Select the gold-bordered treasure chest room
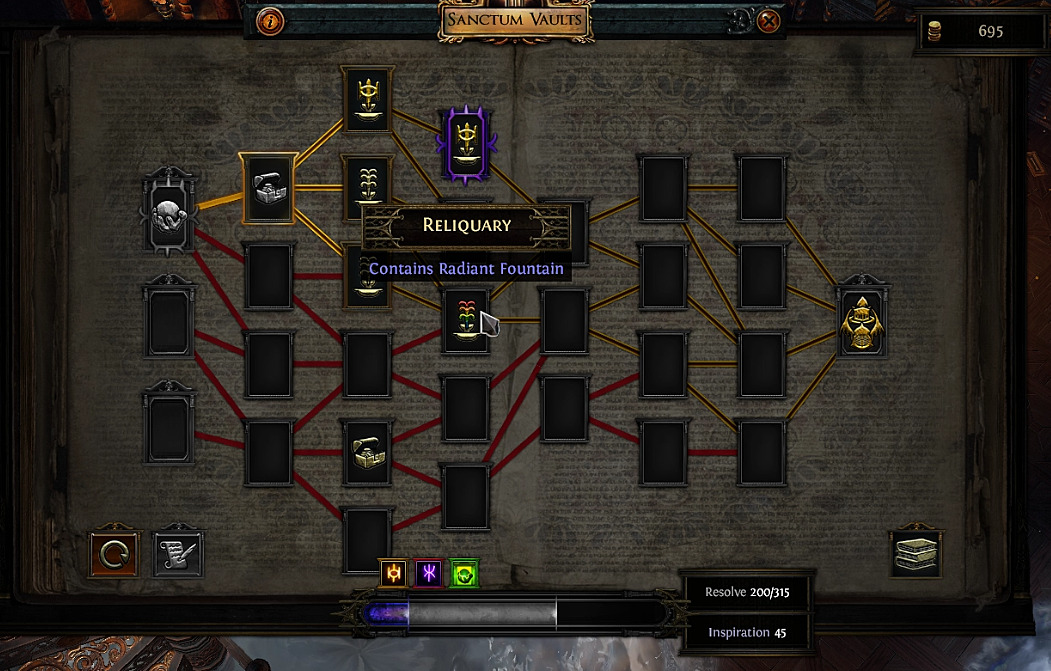 [270, 189]
